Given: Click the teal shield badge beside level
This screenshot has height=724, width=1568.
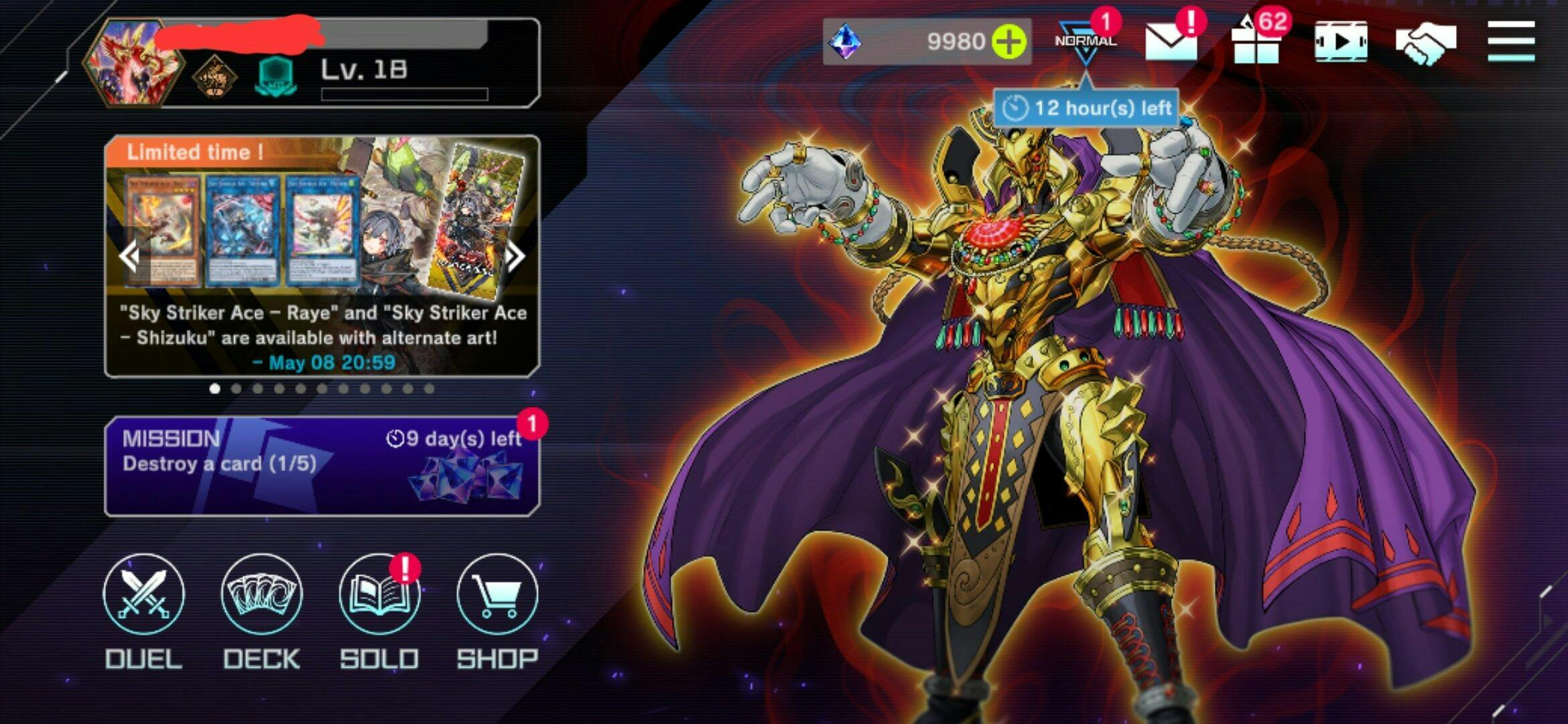Looking at the screenshot, I should (x=275, y=76).
